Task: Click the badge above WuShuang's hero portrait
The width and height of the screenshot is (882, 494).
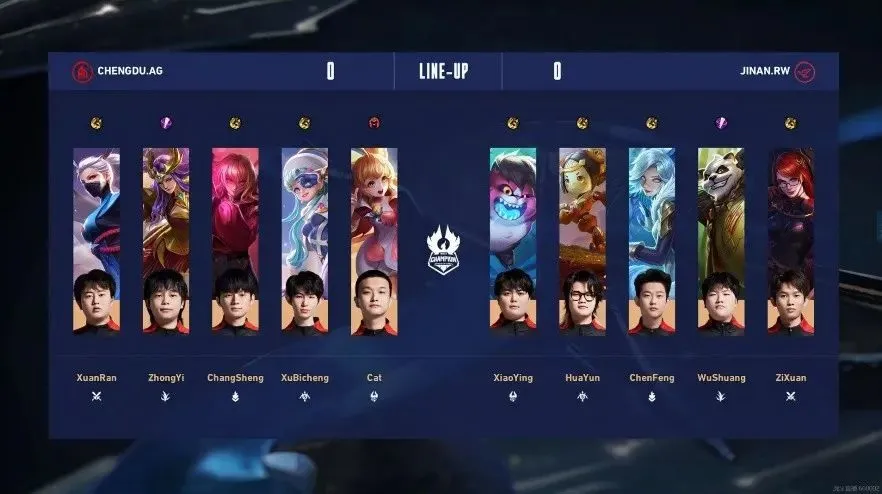Action: (721, 123)
